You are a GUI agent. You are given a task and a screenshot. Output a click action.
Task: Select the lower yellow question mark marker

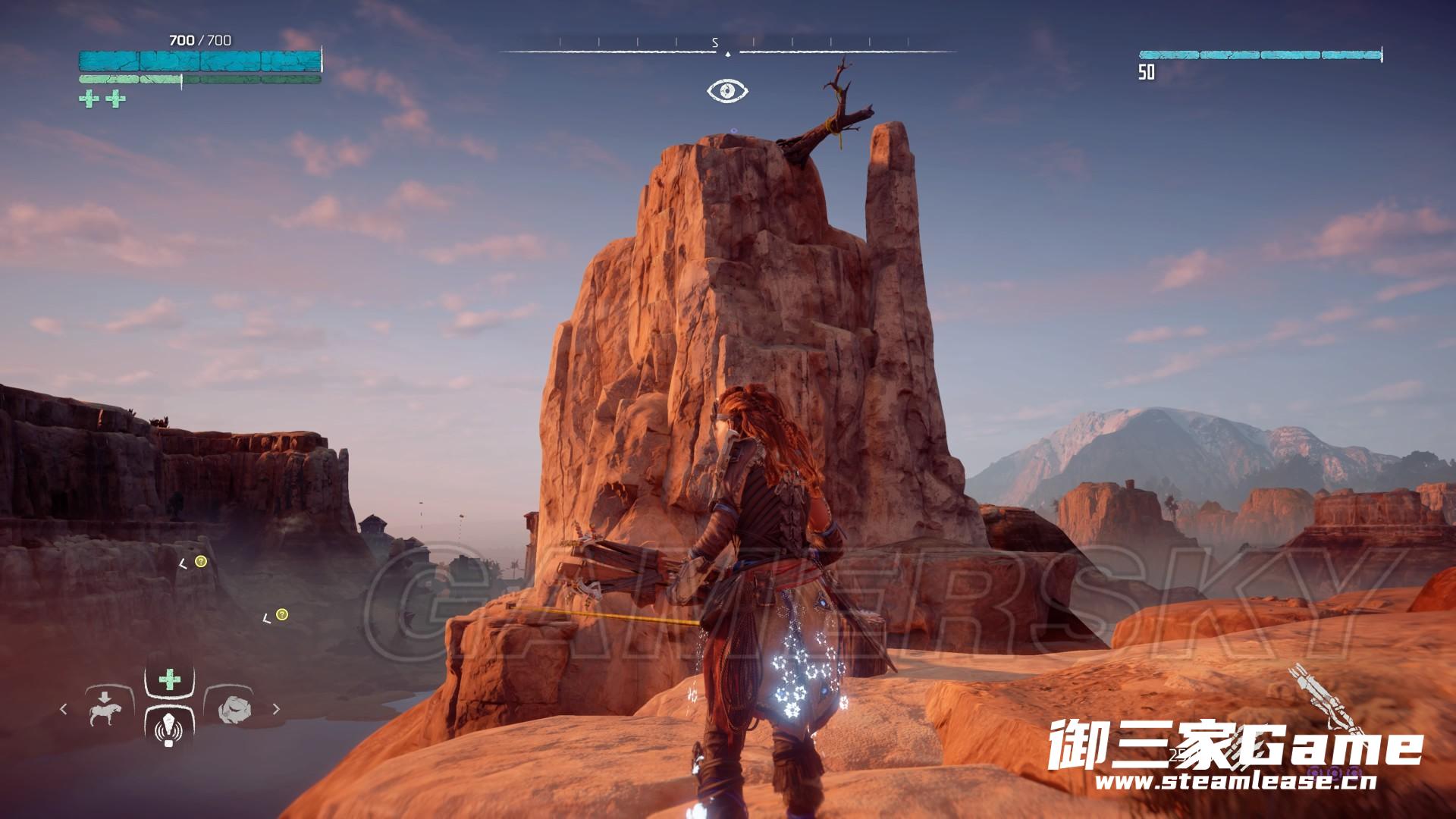(x=282, y=614)
